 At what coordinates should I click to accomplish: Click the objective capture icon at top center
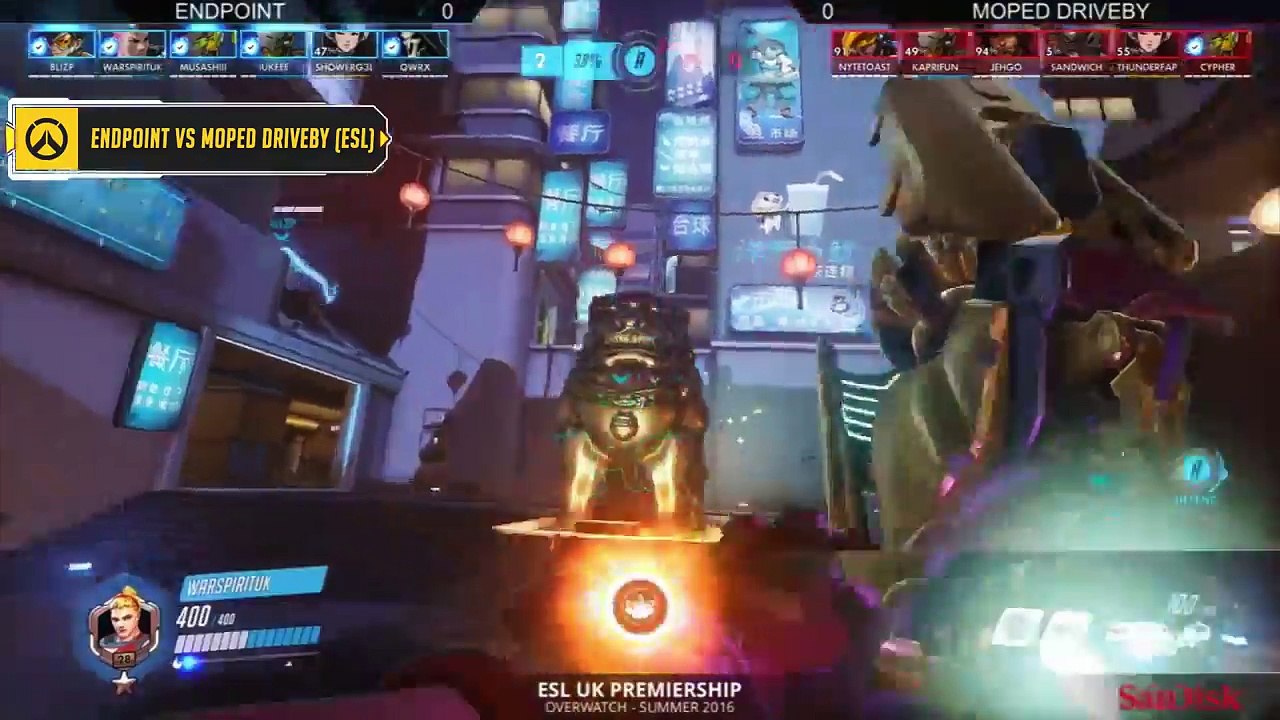pos(640,61)
